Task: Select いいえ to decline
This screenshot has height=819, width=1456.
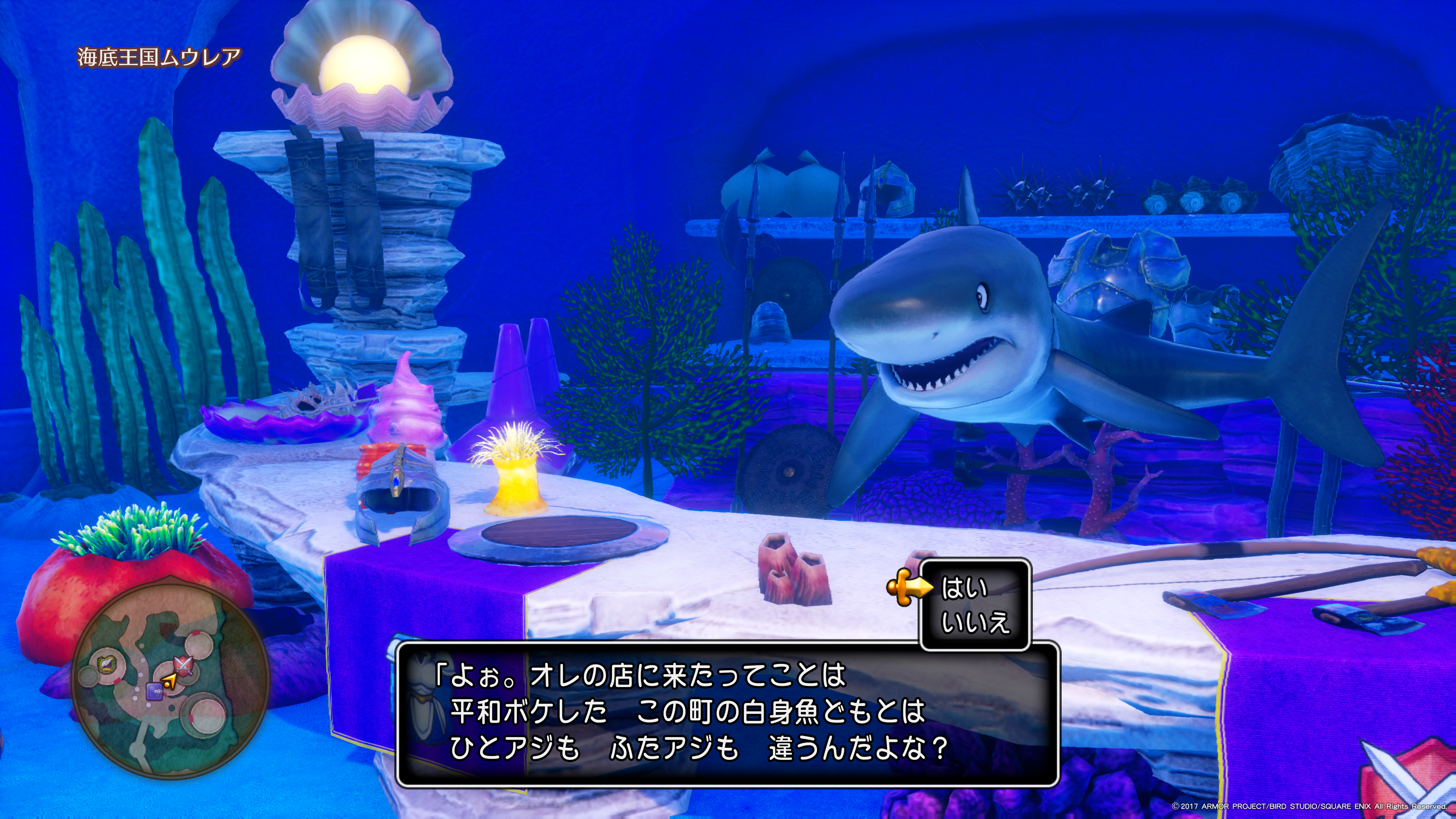Action: [x=975, y=622]
